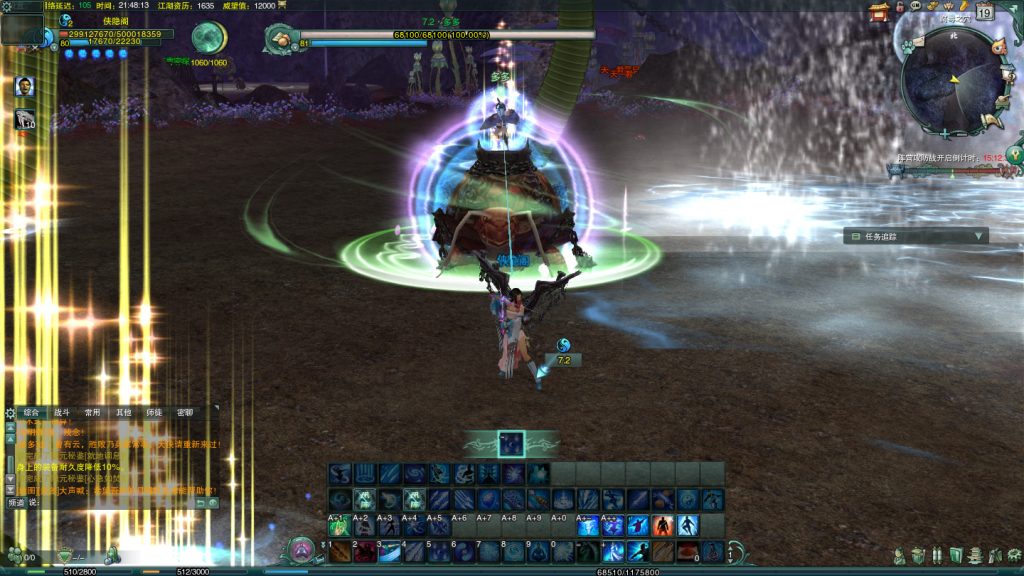
Task: Open the calendar icon showing 19
Action: click(984, 13)
